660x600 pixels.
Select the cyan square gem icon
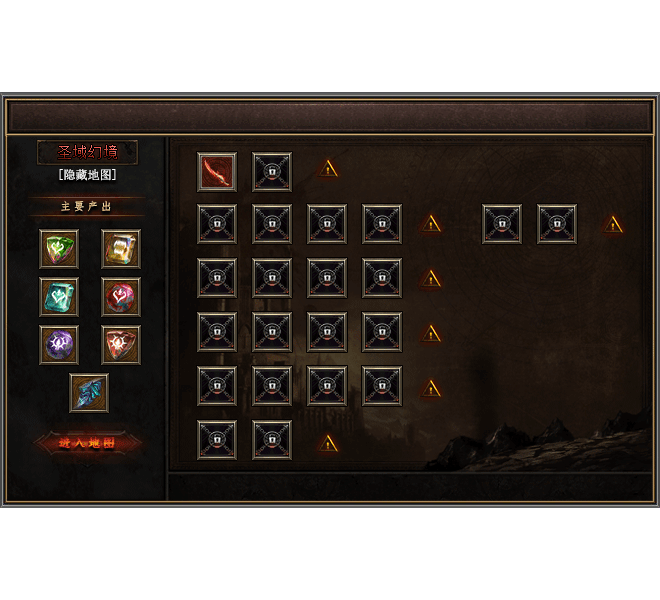[59, 297]
